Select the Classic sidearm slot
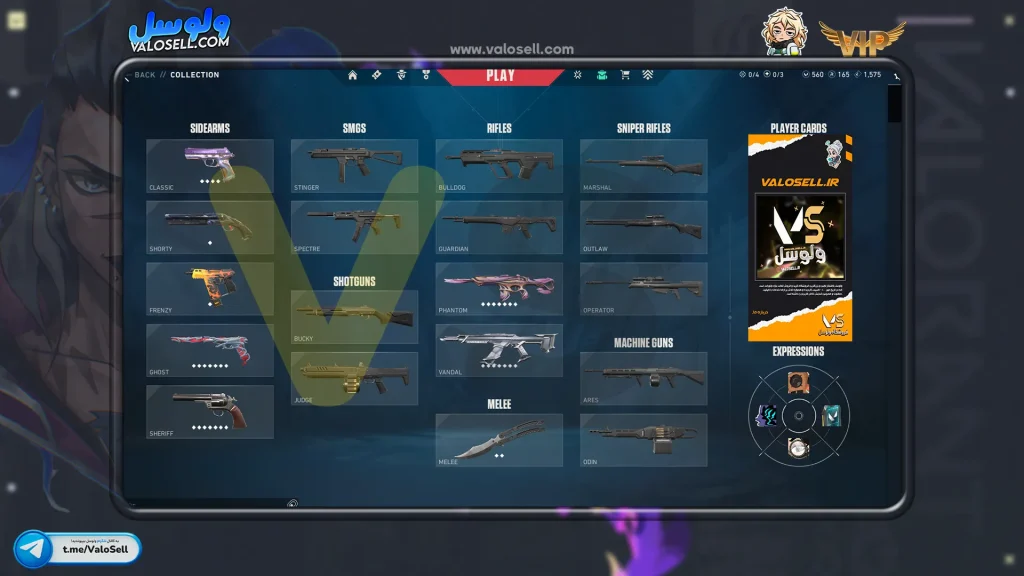The image size is (1024, 576). tap(210, 165)
